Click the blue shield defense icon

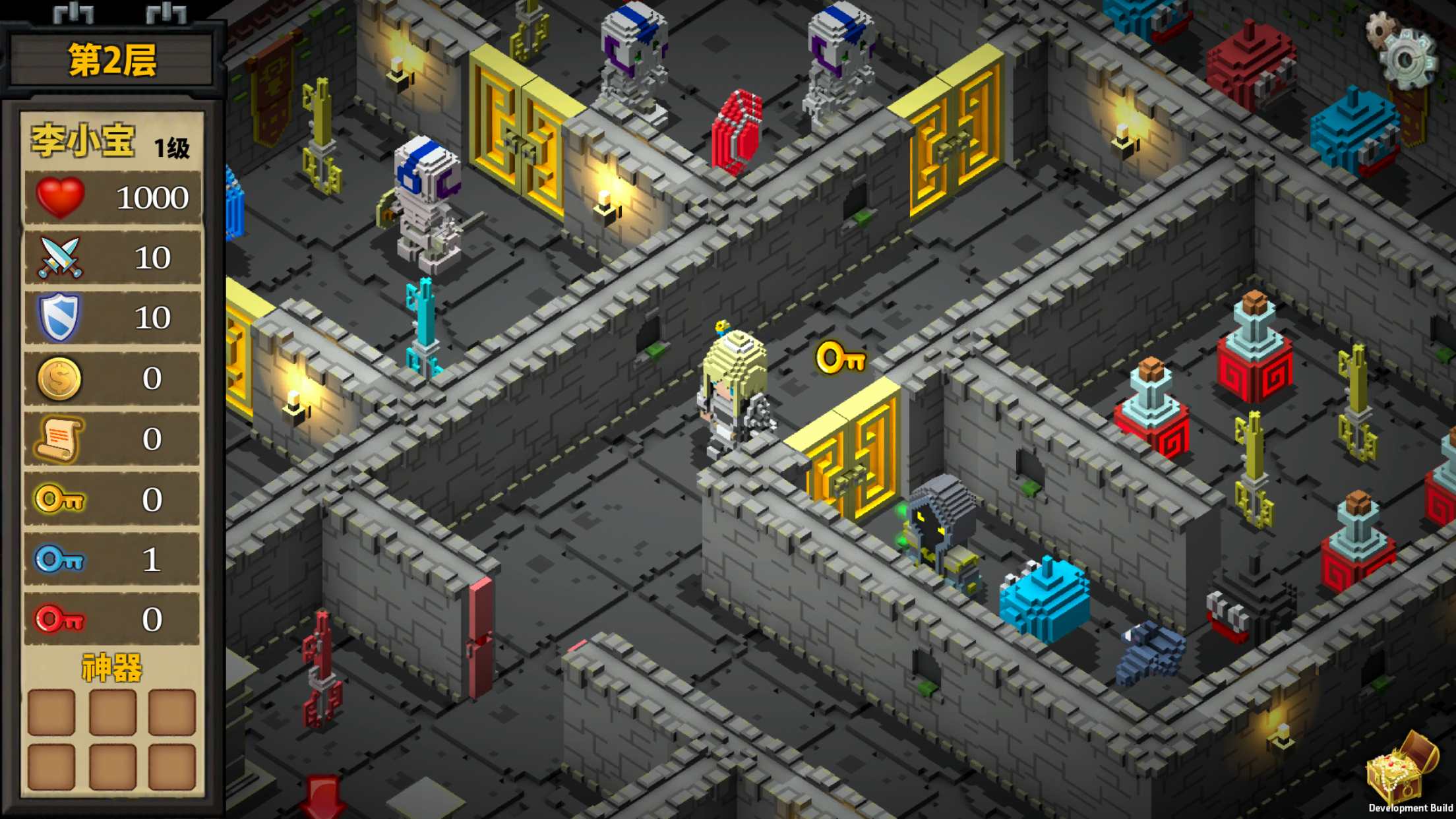[x=59, y=317]
